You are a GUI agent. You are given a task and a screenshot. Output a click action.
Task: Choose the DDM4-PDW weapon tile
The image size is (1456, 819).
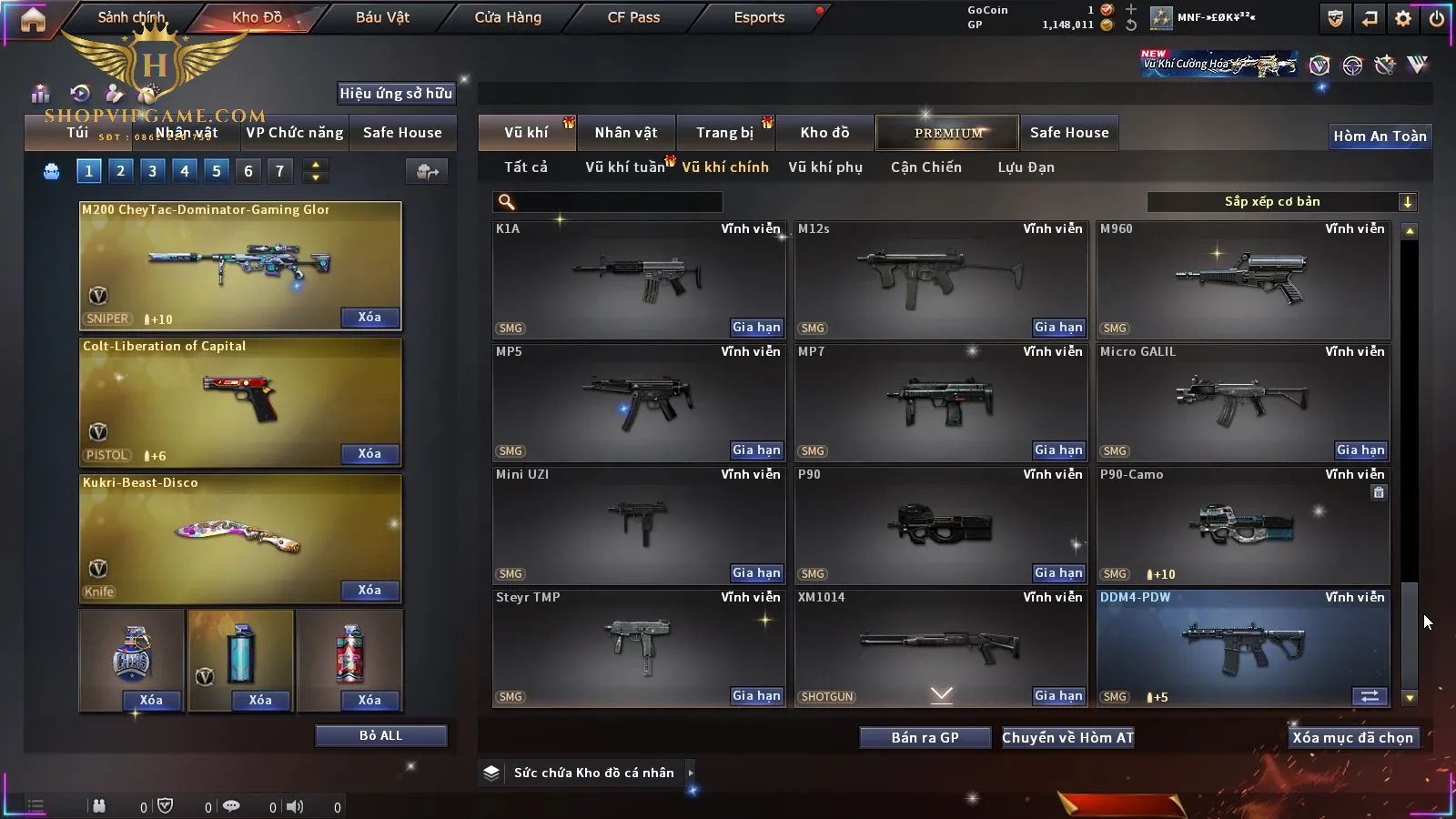1243,648
